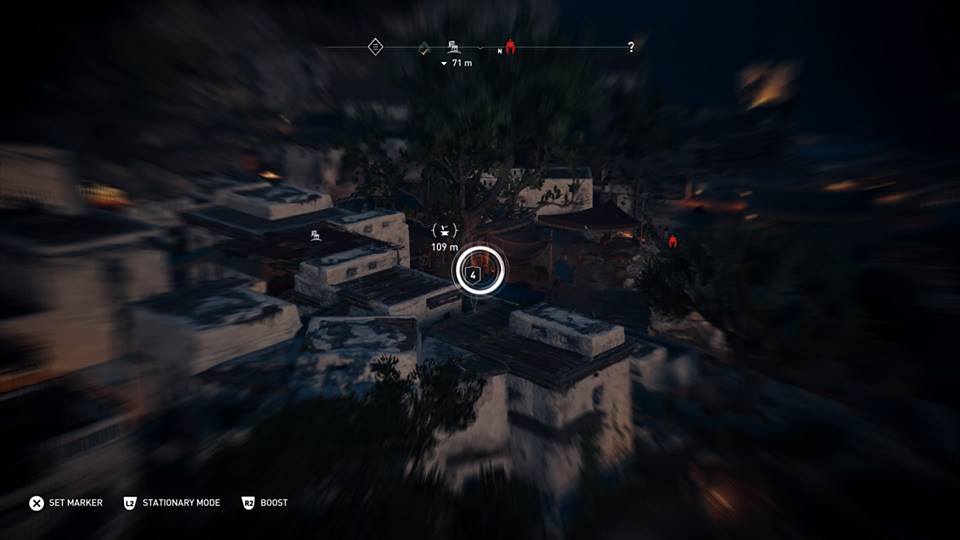Select the diamond quest marker on the compass
The width and height of the screenshot is (960, 540).
pyautogui.click(x=375, y=46)
